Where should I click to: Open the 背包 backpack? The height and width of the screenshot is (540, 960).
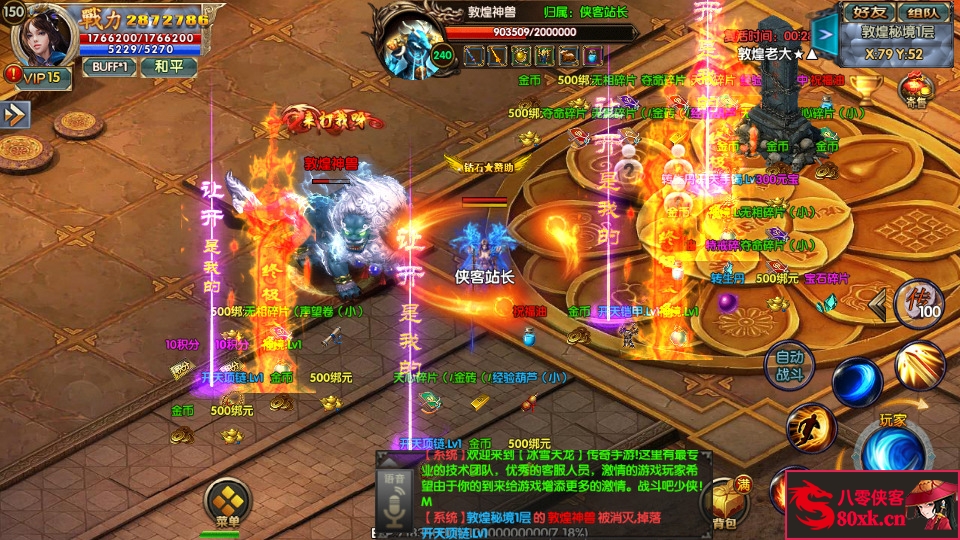point(724,503)
